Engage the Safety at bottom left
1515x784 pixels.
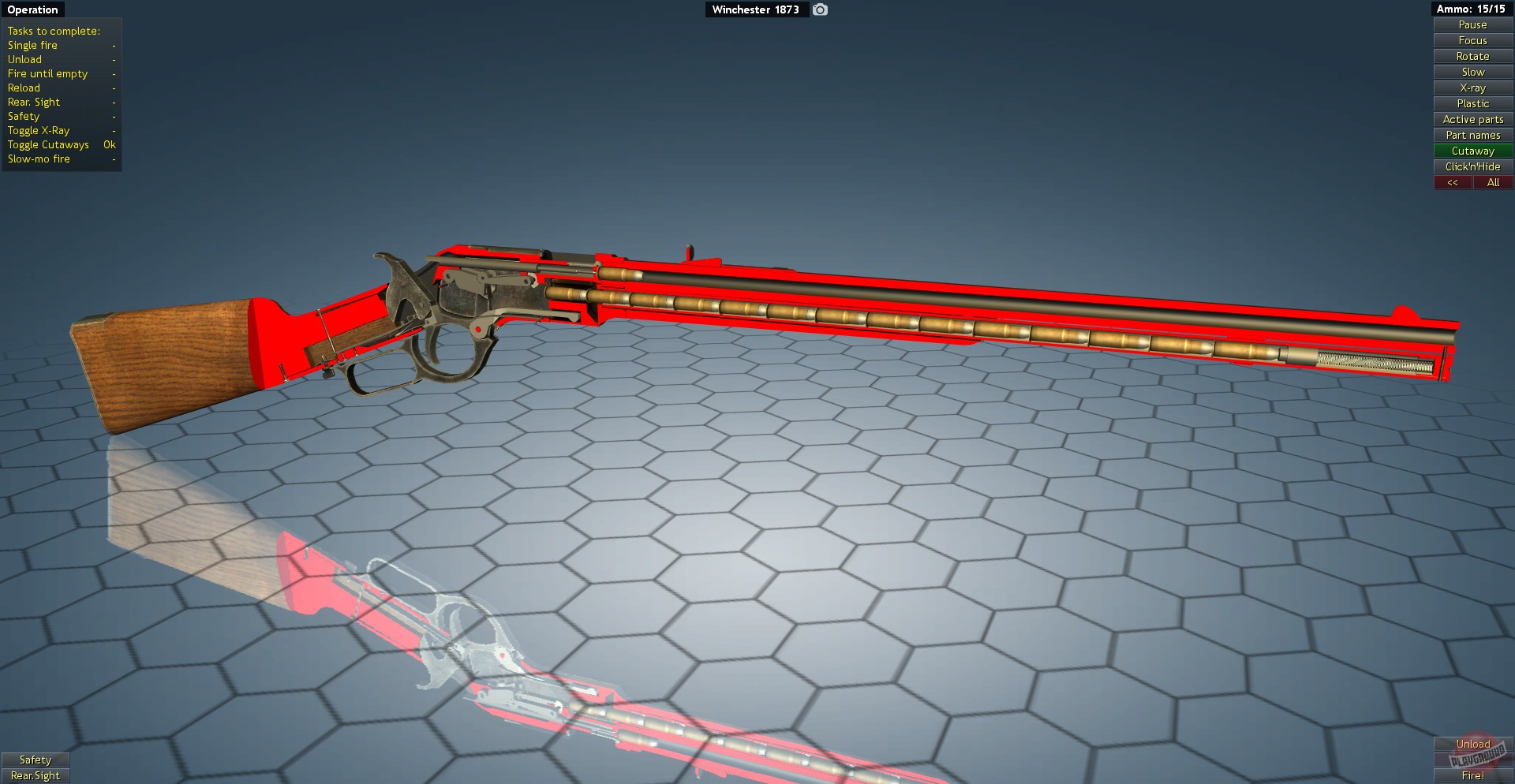point(36,760)
